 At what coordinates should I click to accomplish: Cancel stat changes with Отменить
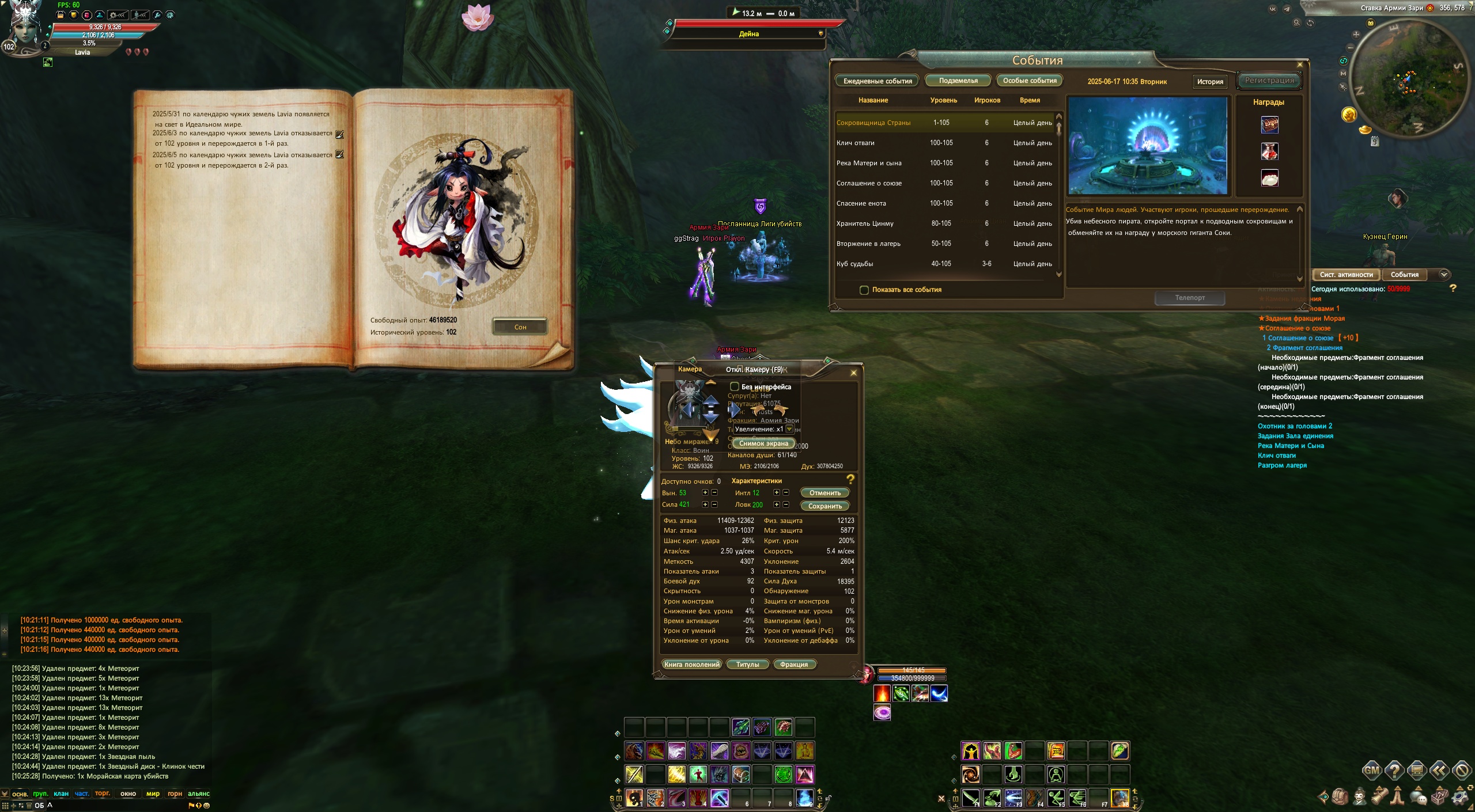[x=825, y=493]
